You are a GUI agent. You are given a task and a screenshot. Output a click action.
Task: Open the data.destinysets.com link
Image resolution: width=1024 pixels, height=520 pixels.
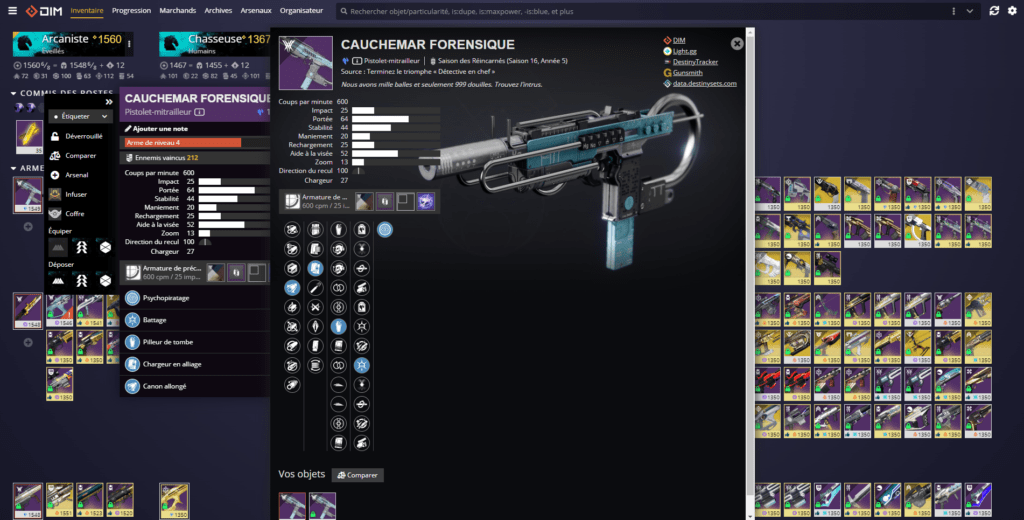click(x=704, y=84)
